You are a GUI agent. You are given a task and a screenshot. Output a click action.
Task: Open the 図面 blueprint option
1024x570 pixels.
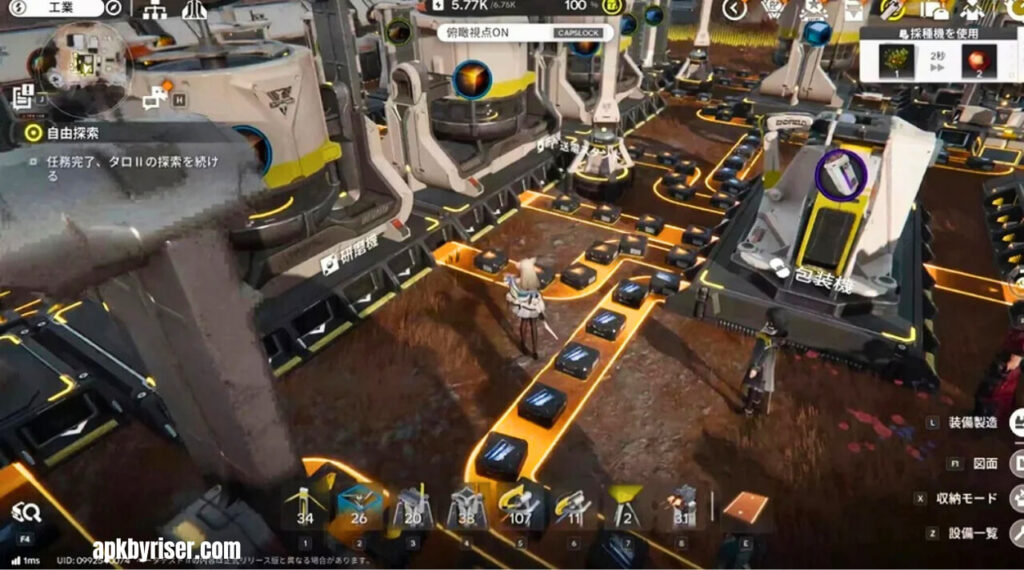pyautogui.click(x=985, y=463)
